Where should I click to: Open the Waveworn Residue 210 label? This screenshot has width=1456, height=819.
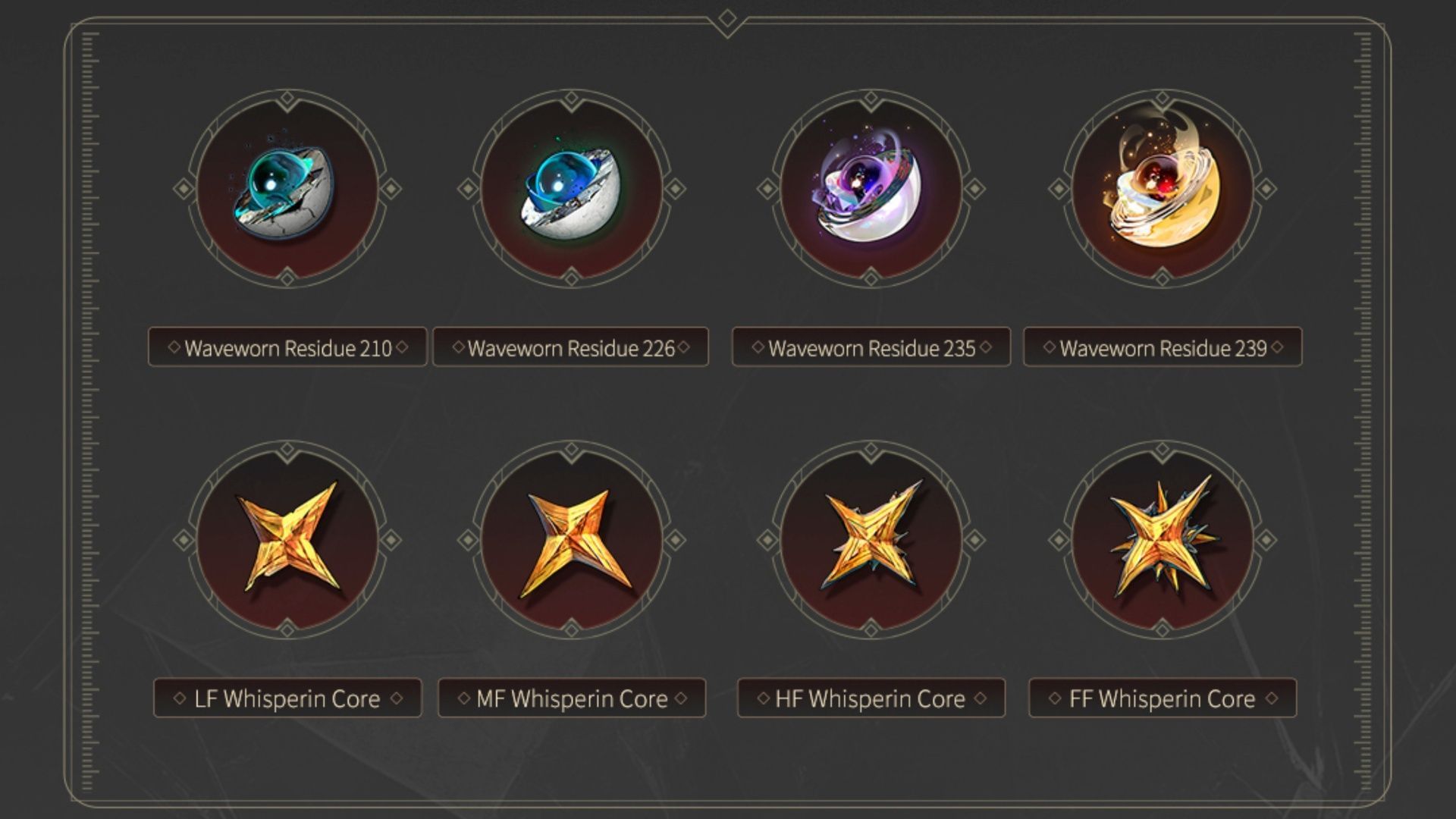click(x=288, y=347)
